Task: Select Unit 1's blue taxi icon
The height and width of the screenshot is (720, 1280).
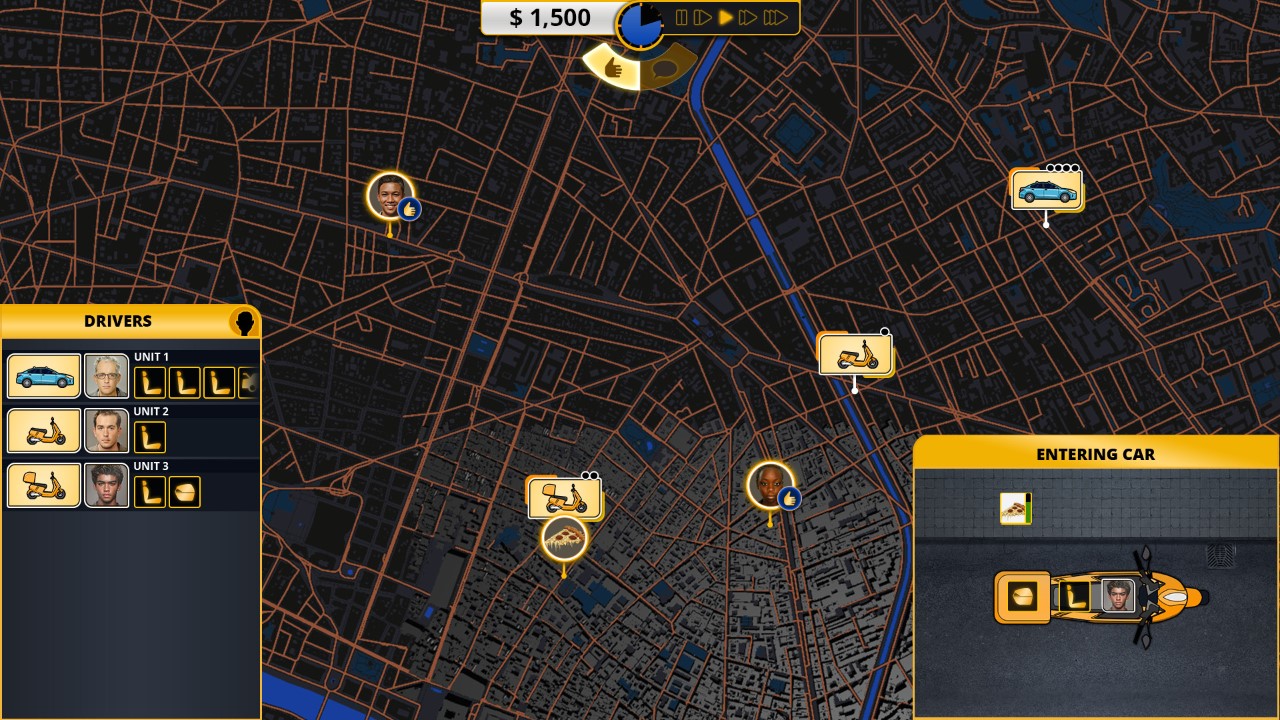Action: pos(43,375)
